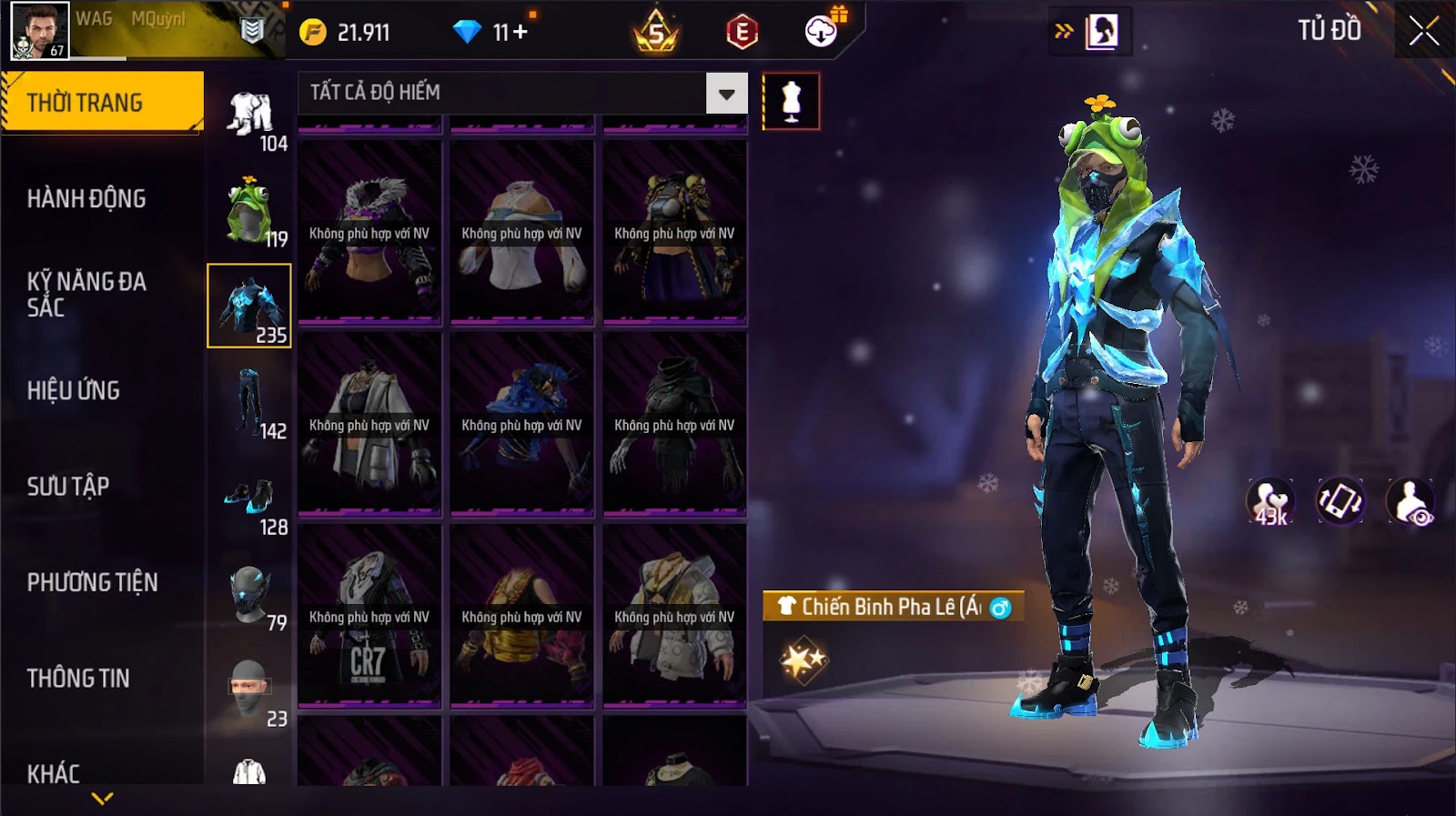The height and width of the screenshot is (816, 1456).
Task: Open the cloud download icon with gift
Action: tap(822, 32)
